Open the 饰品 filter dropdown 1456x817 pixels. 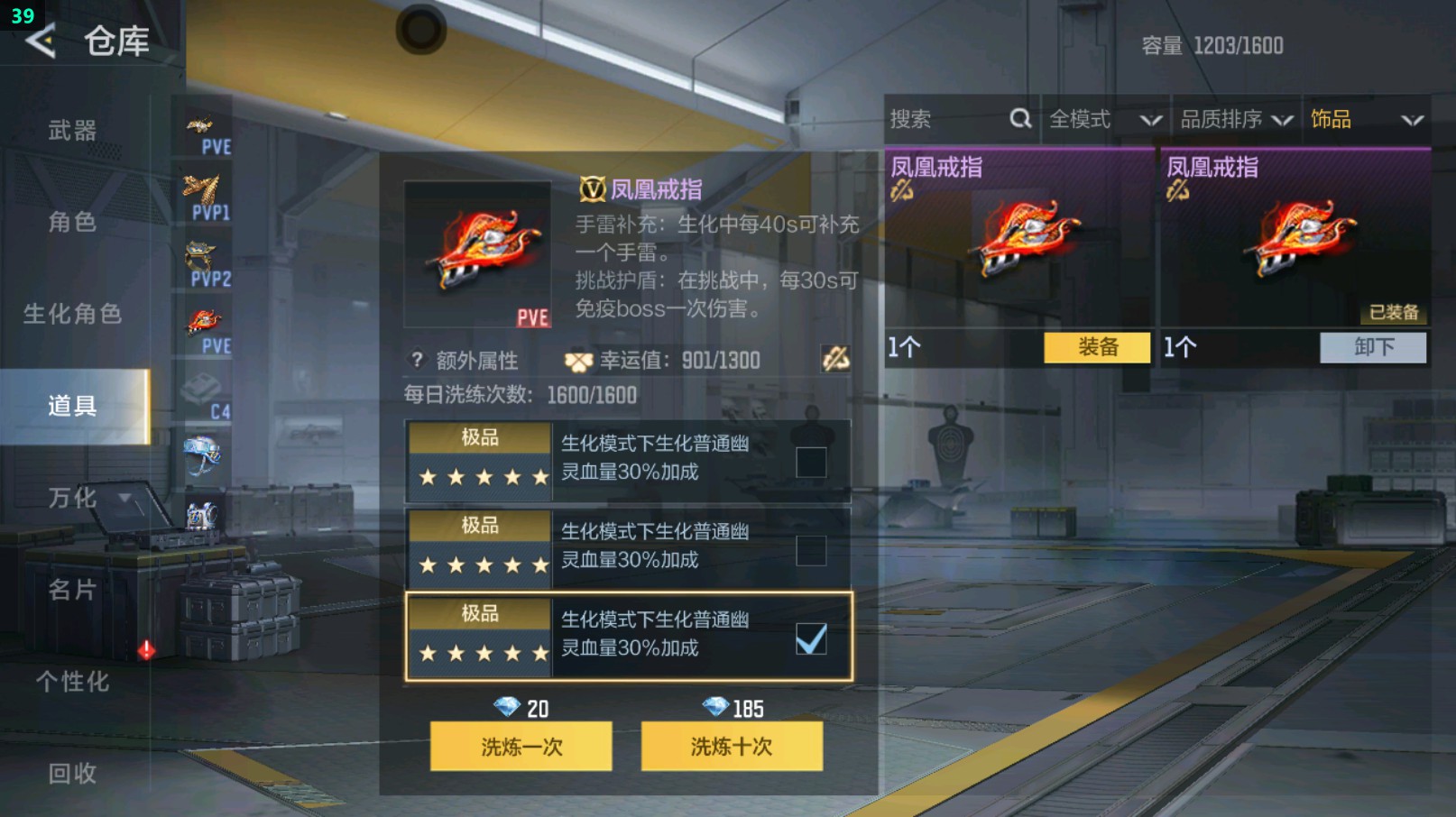tap(1360, 118)
